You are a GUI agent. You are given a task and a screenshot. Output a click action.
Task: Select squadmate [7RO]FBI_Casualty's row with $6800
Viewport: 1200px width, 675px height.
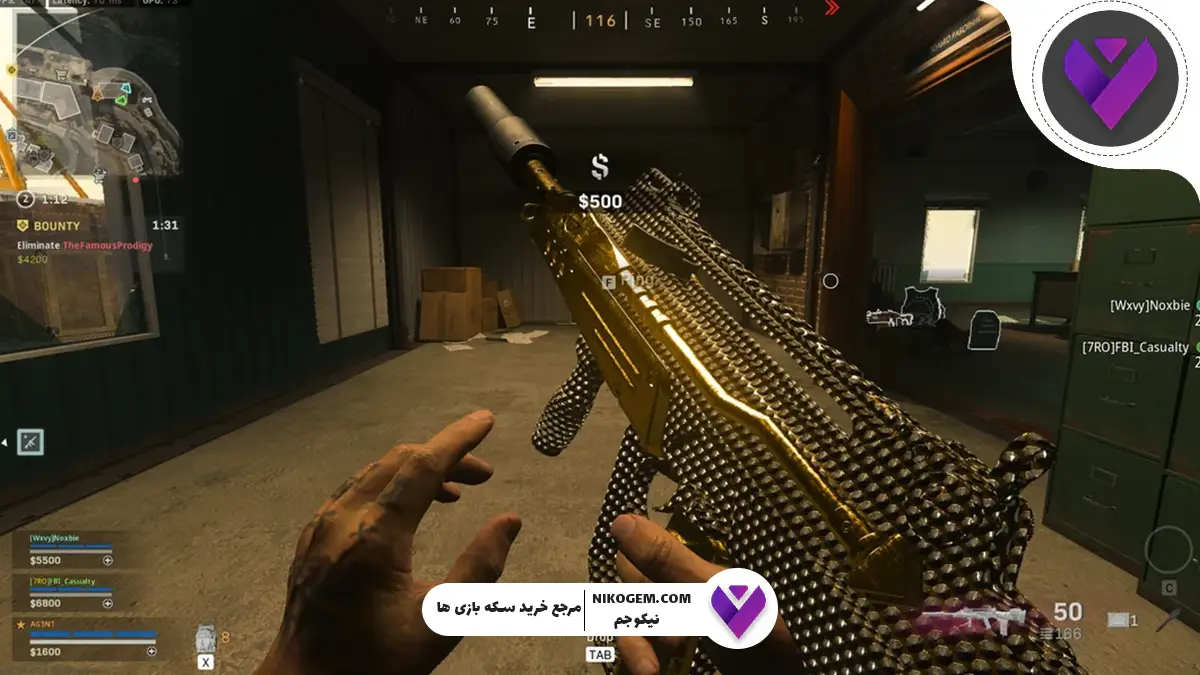(70, 593)
